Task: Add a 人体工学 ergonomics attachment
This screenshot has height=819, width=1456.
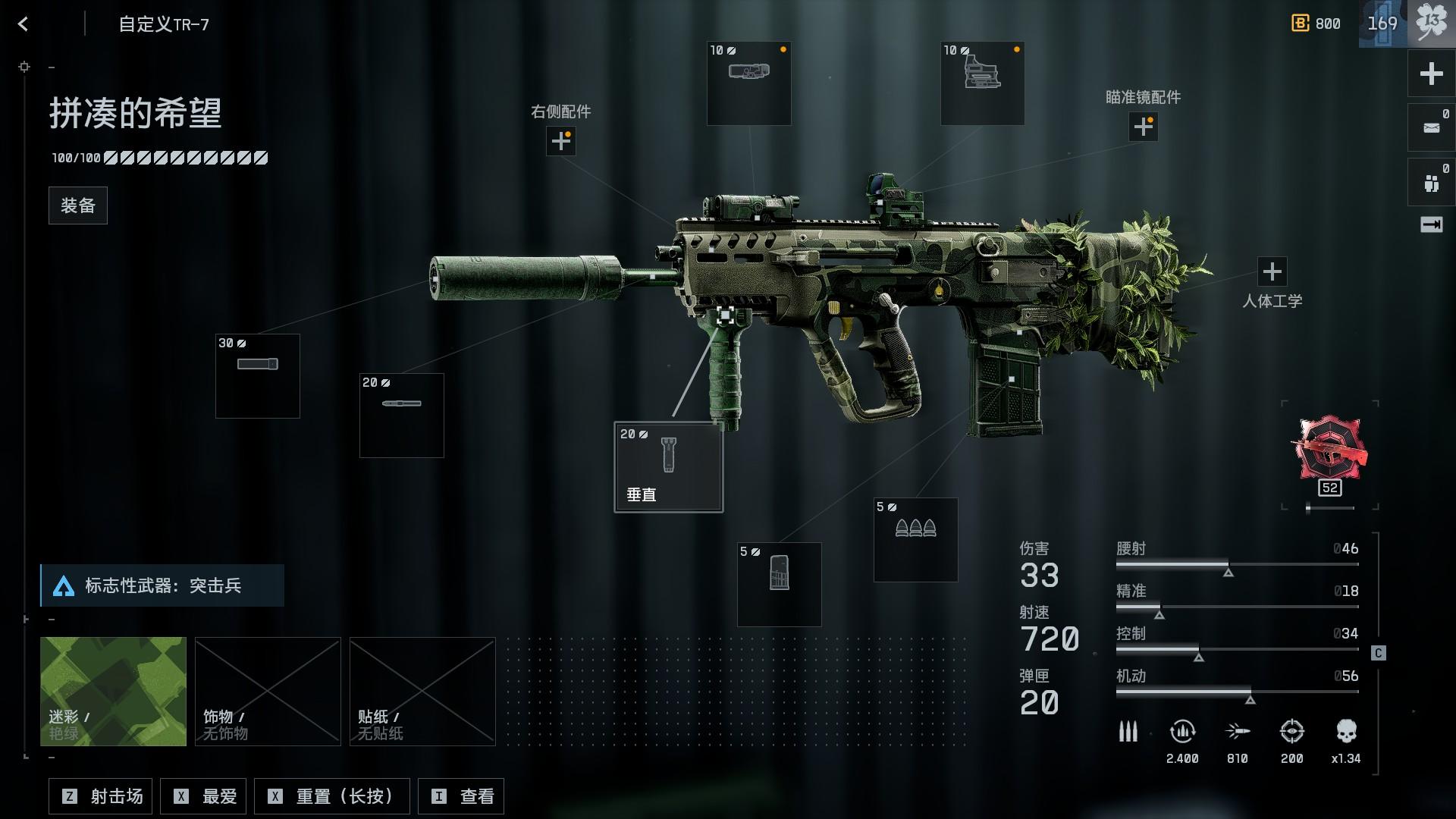Action: [x=1272, y=271]
